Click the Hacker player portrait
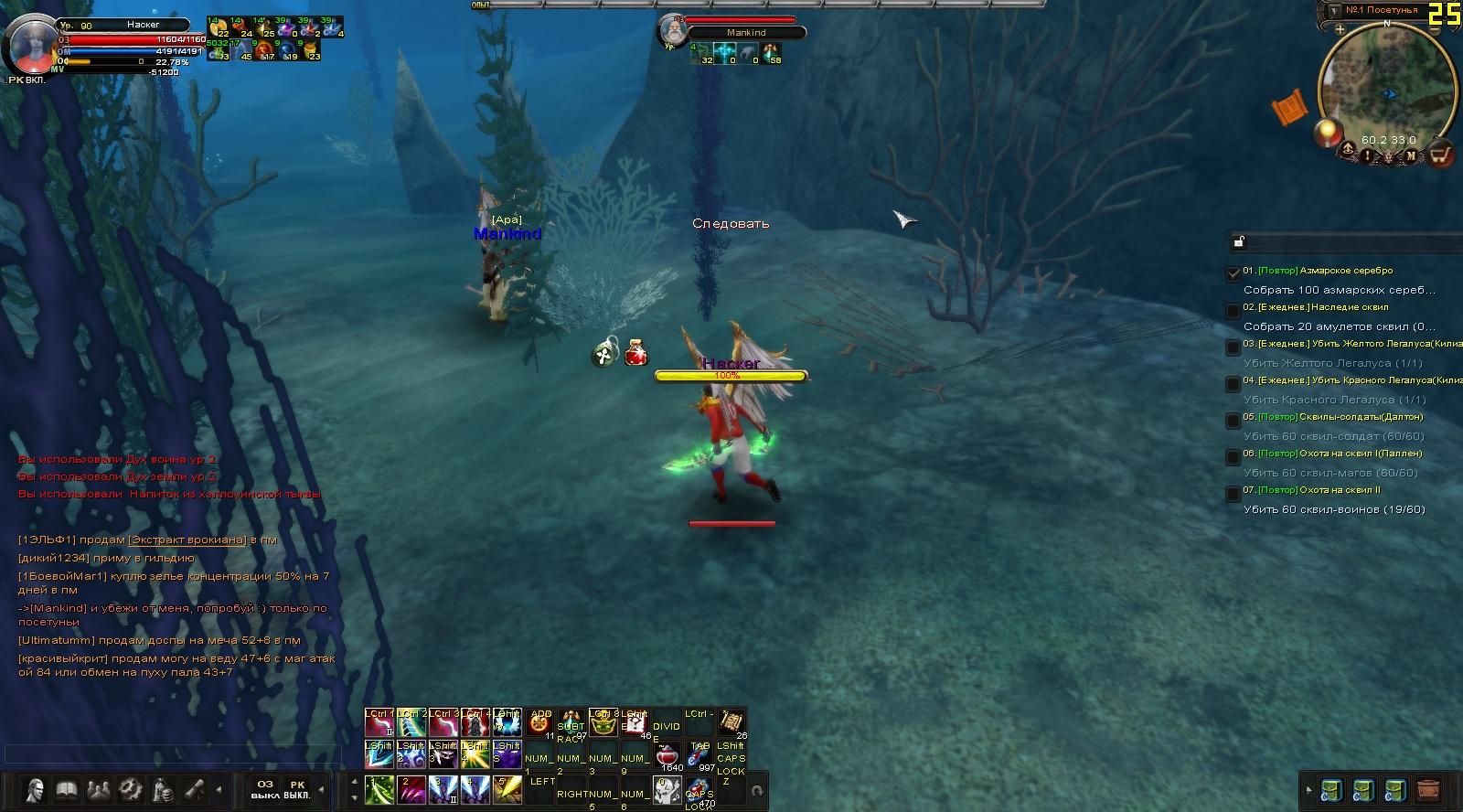The image size is (1463, 812). coord(30,44)
